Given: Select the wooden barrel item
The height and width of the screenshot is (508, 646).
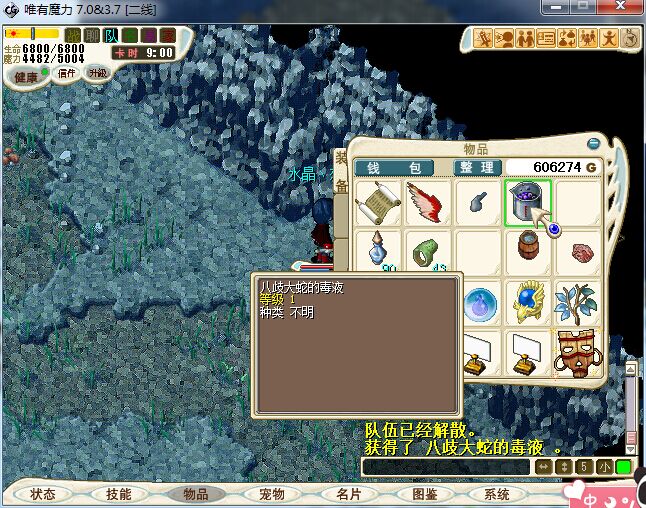Looking at the screenshot, I should point(527,252).
